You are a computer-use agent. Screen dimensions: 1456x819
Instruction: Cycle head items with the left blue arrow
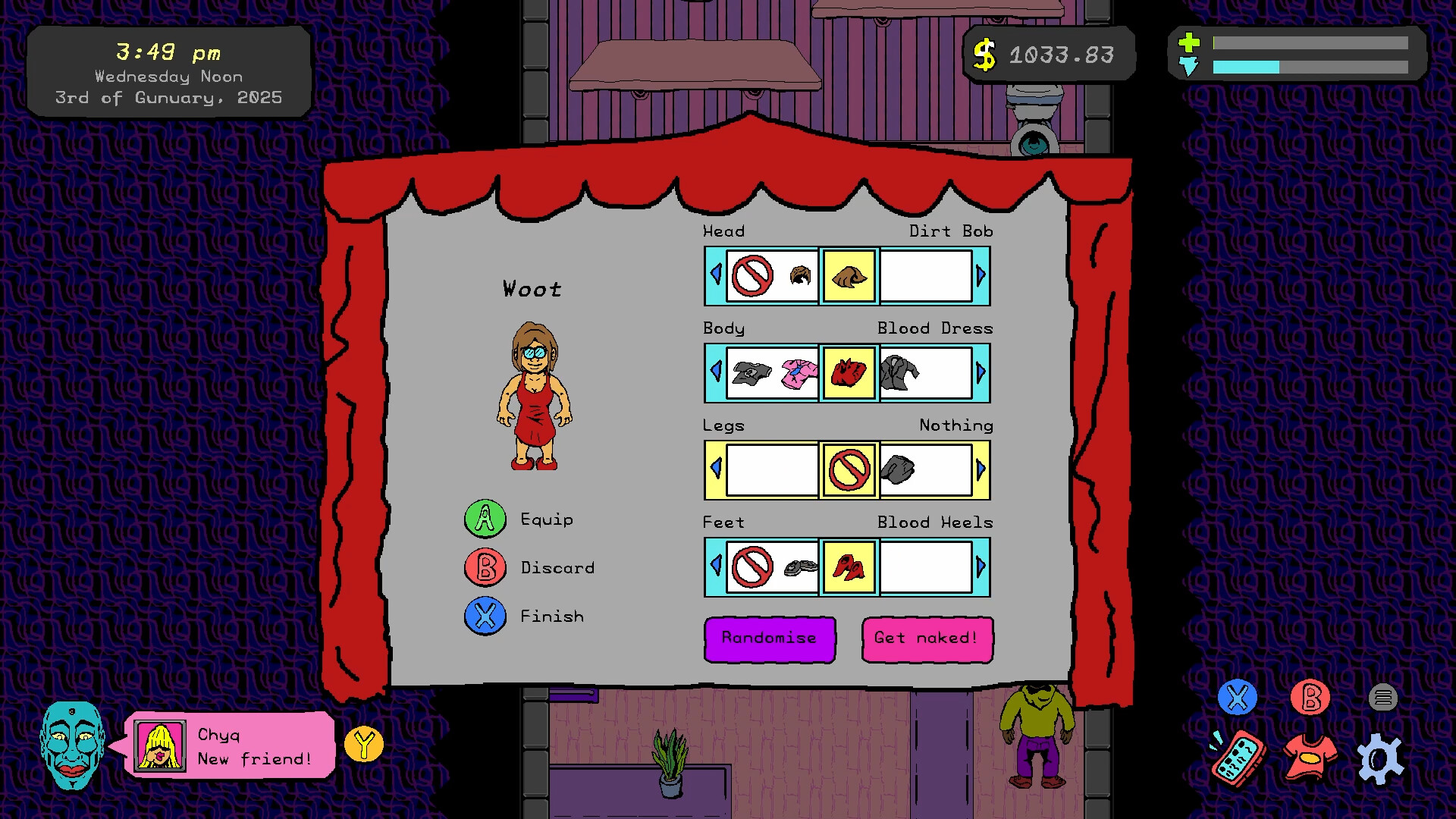(x=715, y=276)
